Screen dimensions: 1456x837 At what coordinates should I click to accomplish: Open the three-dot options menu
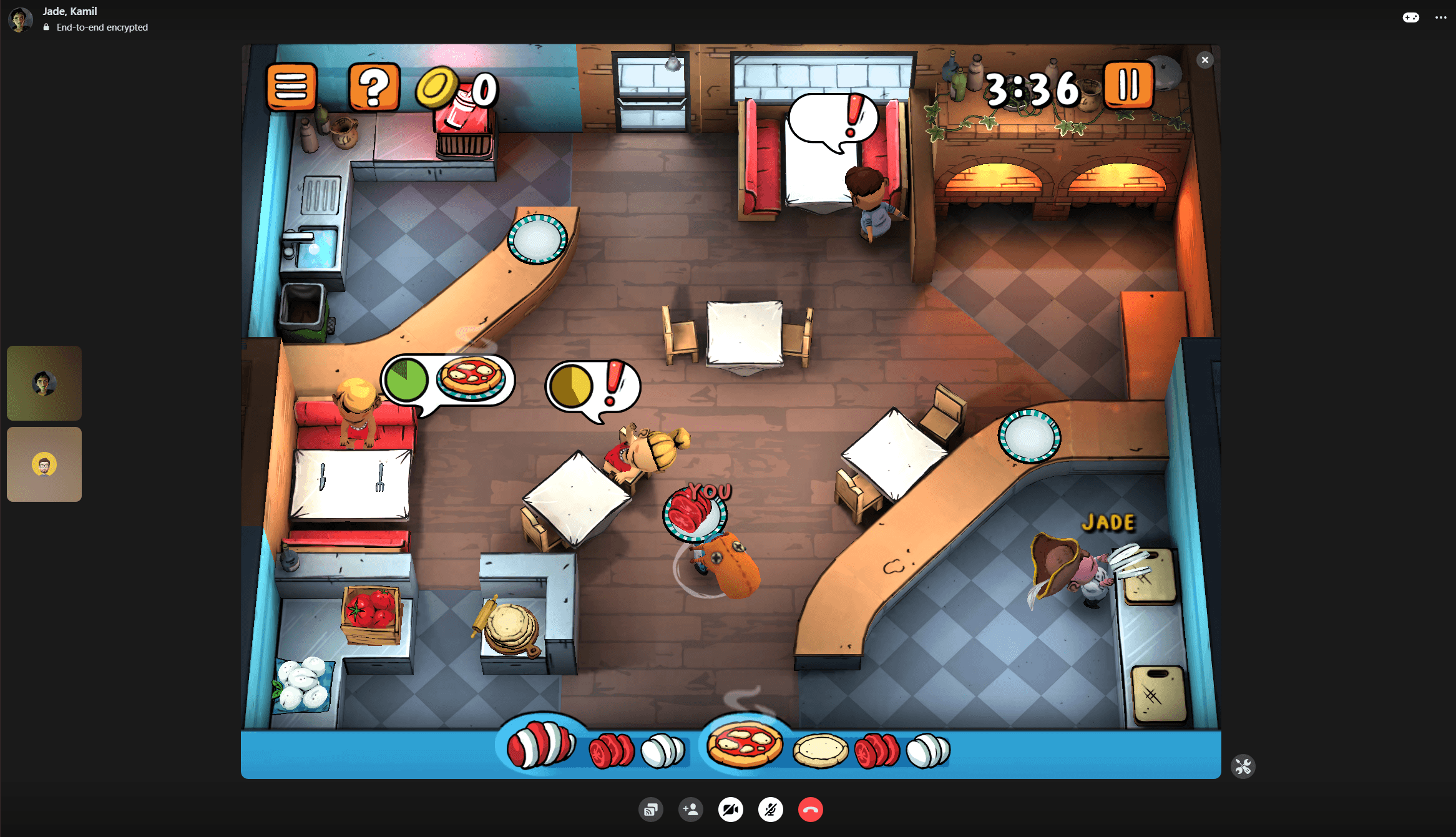(1440, 17)
